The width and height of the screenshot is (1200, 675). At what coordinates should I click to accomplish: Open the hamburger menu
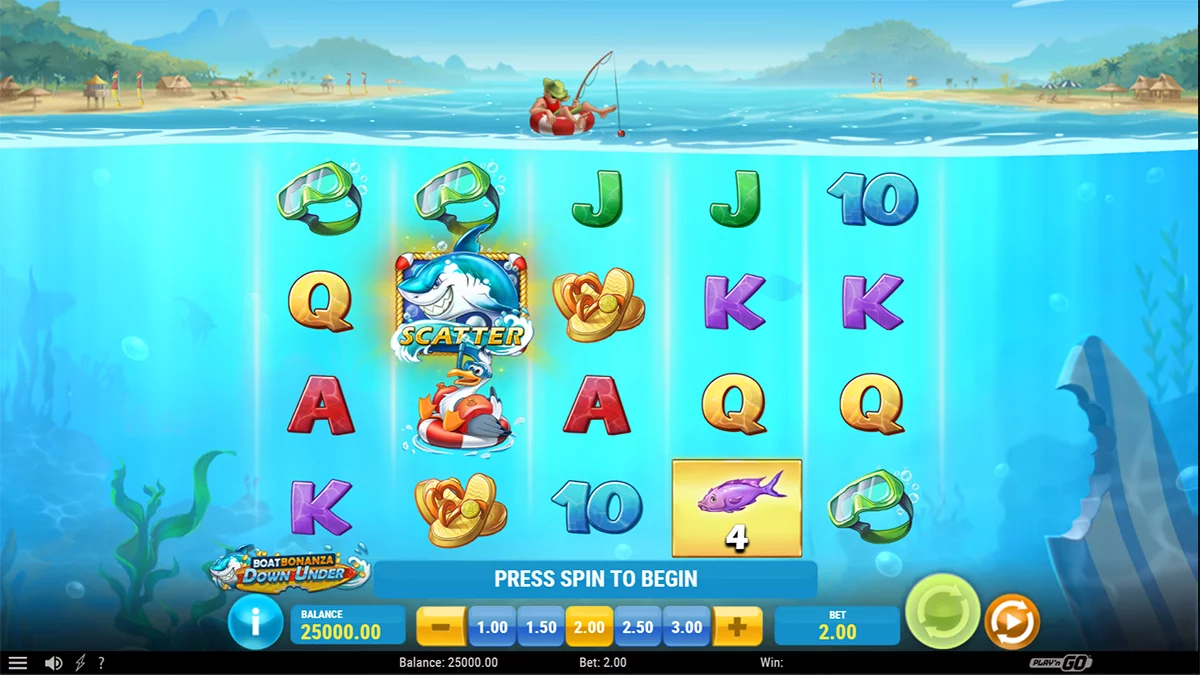point(18,663)
